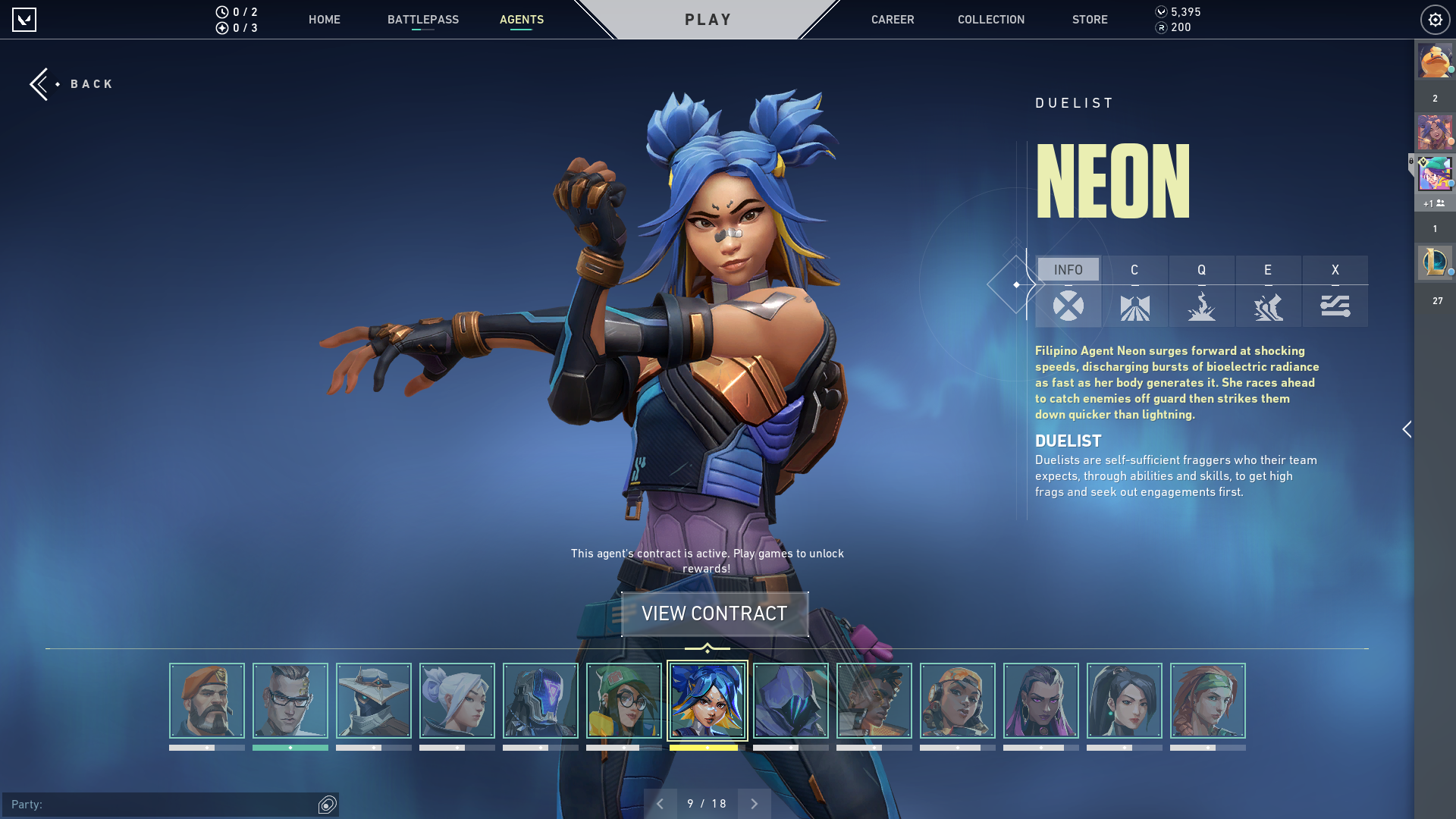Screen dimensions: 1456x819
Task: Click the Party chat input field
Action: tap(159, 805)
